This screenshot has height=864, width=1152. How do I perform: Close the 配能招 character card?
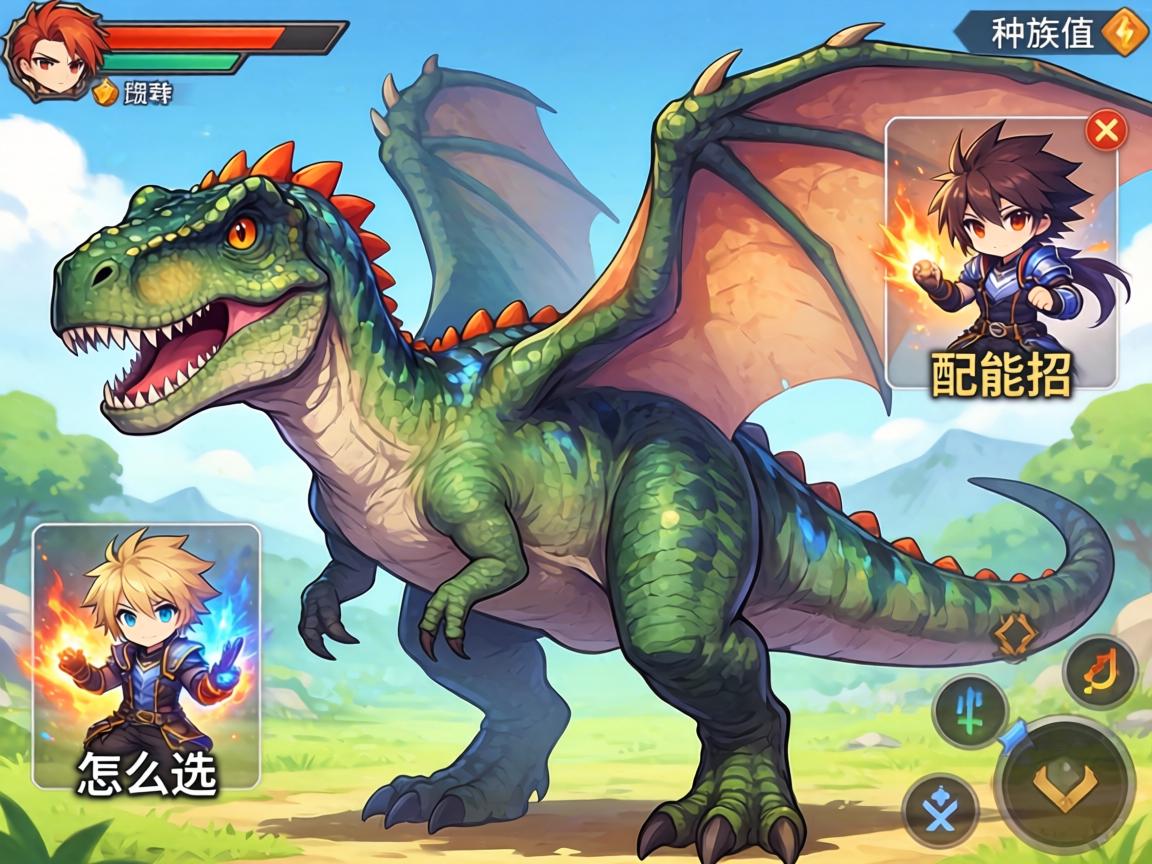click(1106, 129)
